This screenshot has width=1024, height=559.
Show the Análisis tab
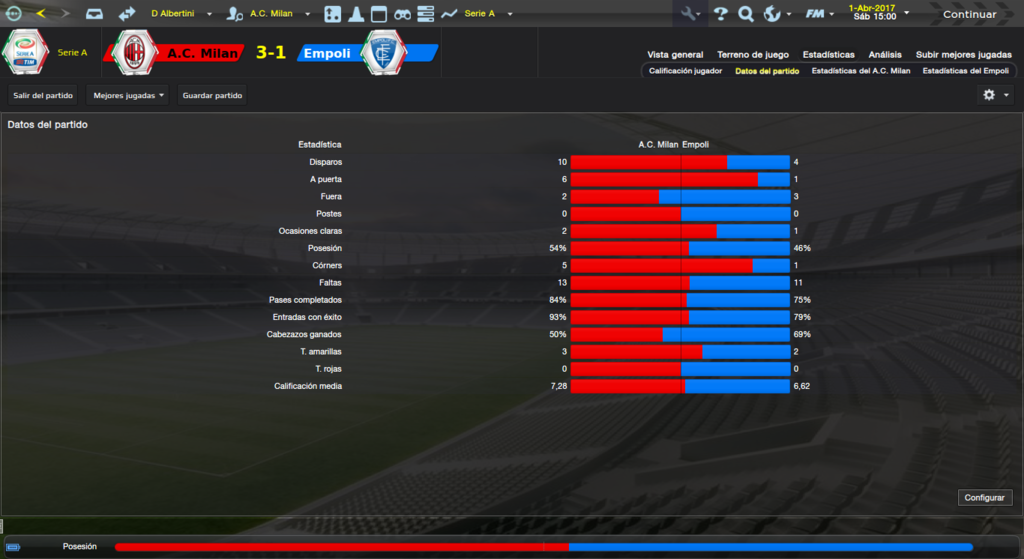885,55
